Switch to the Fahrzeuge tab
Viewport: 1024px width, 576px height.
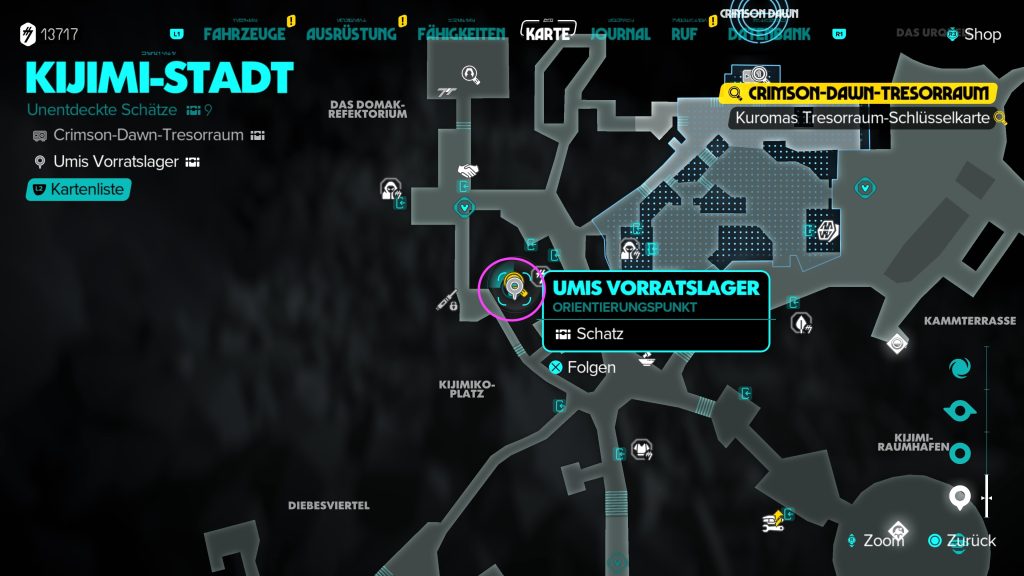coord(244,34)
